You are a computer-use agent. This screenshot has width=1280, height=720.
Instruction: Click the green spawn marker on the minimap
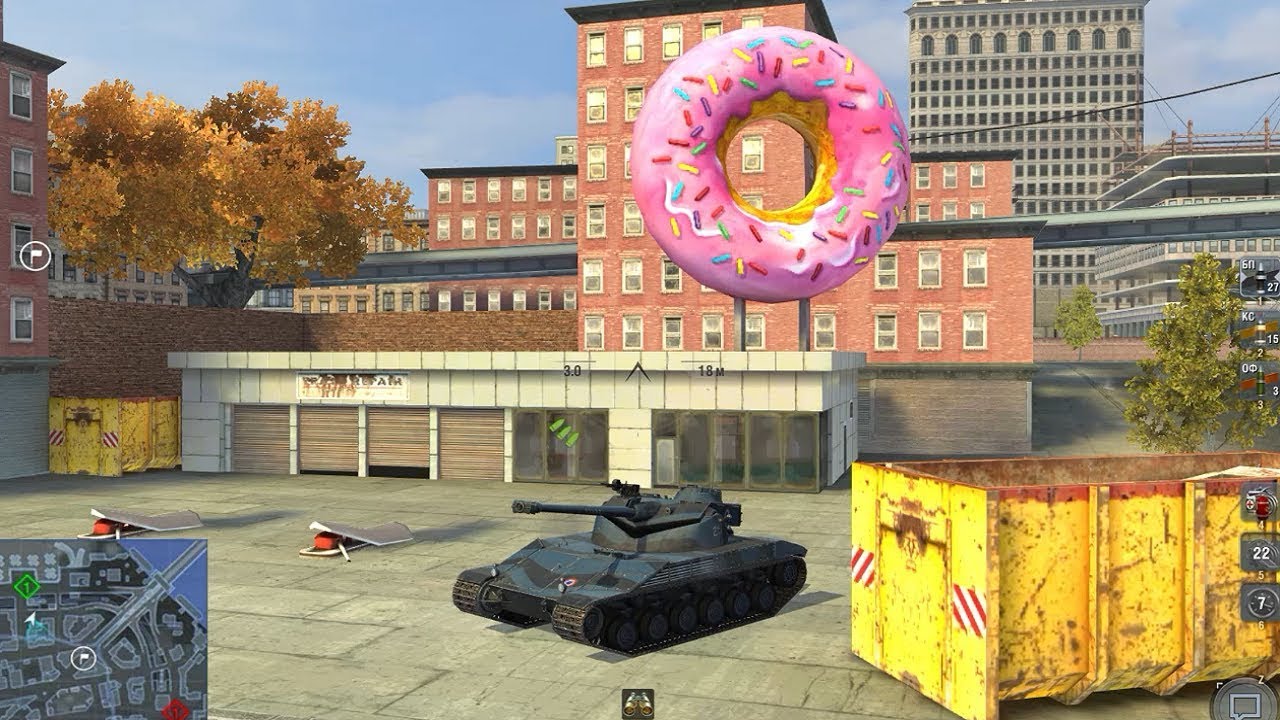26,586
